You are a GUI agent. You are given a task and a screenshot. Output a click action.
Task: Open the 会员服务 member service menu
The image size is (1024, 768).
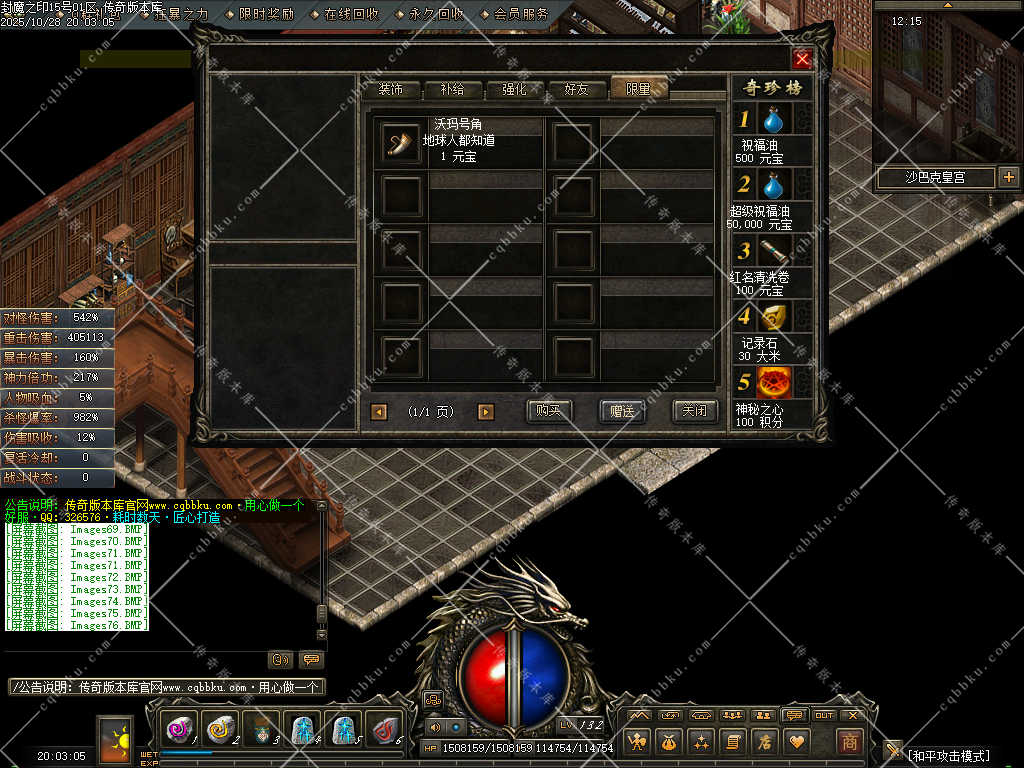point(521,14)
